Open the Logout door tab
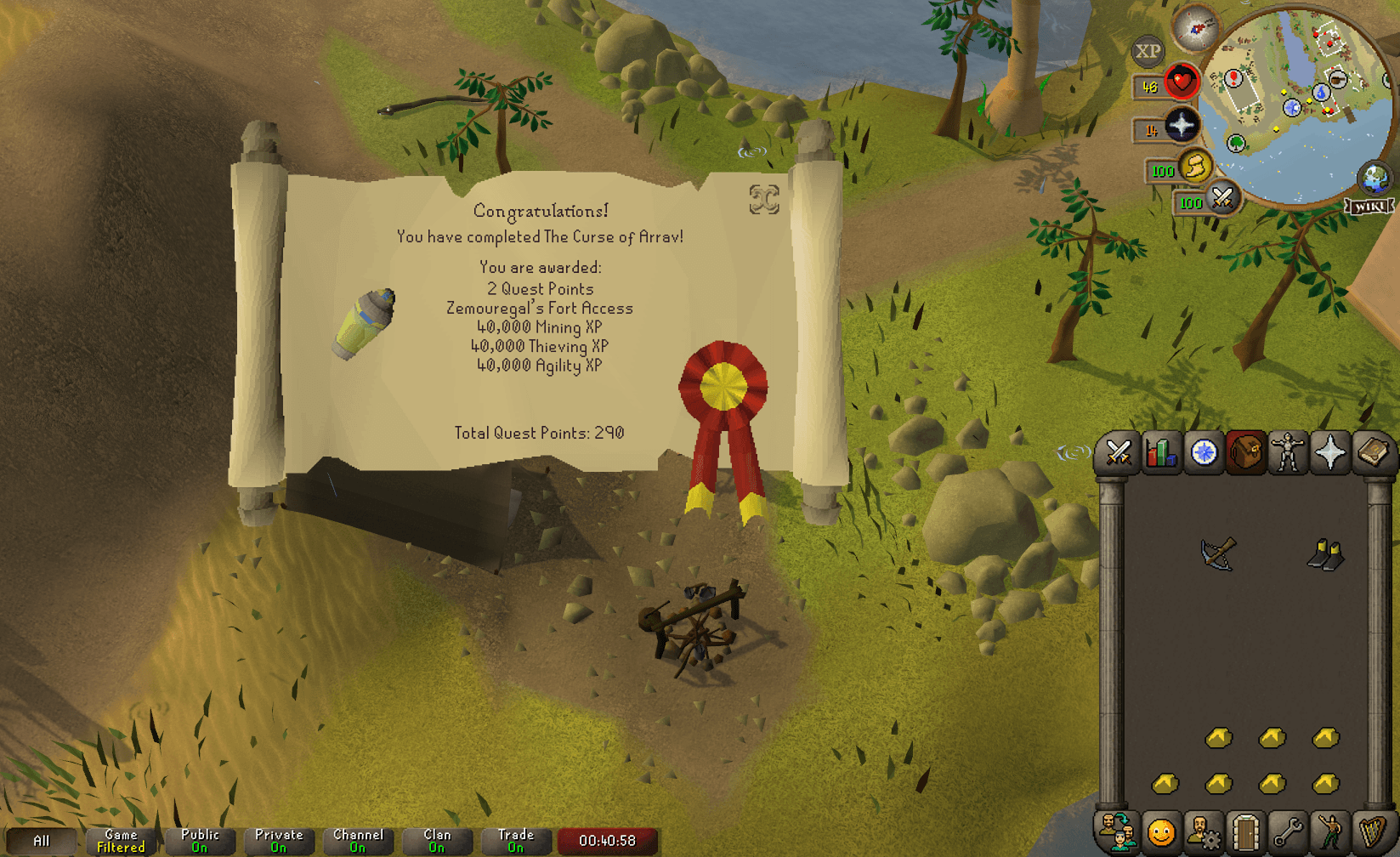The width and height of the screenshot is (1400, 857). 1245,831
